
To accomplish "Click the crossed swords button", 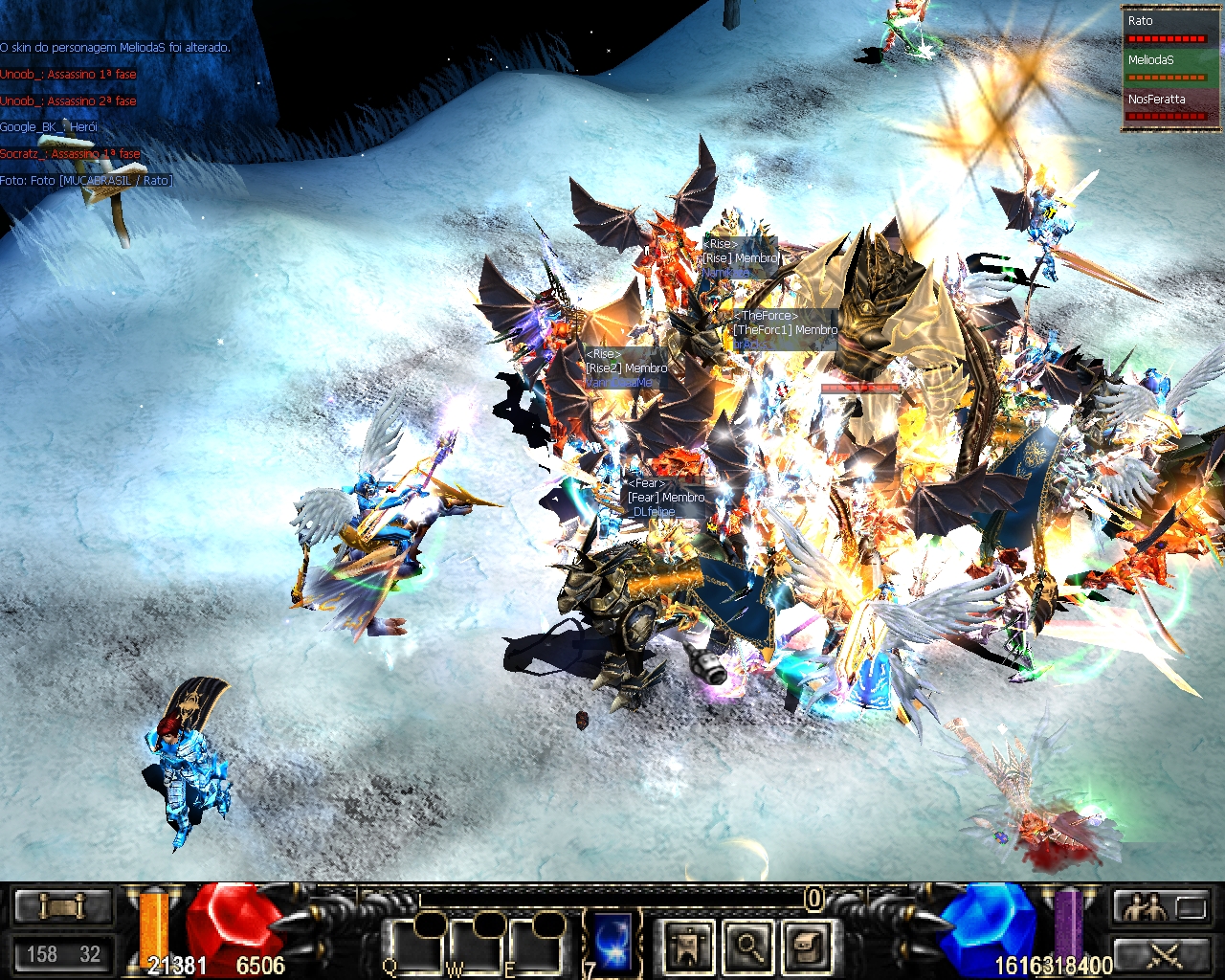I will [1160, 954].
